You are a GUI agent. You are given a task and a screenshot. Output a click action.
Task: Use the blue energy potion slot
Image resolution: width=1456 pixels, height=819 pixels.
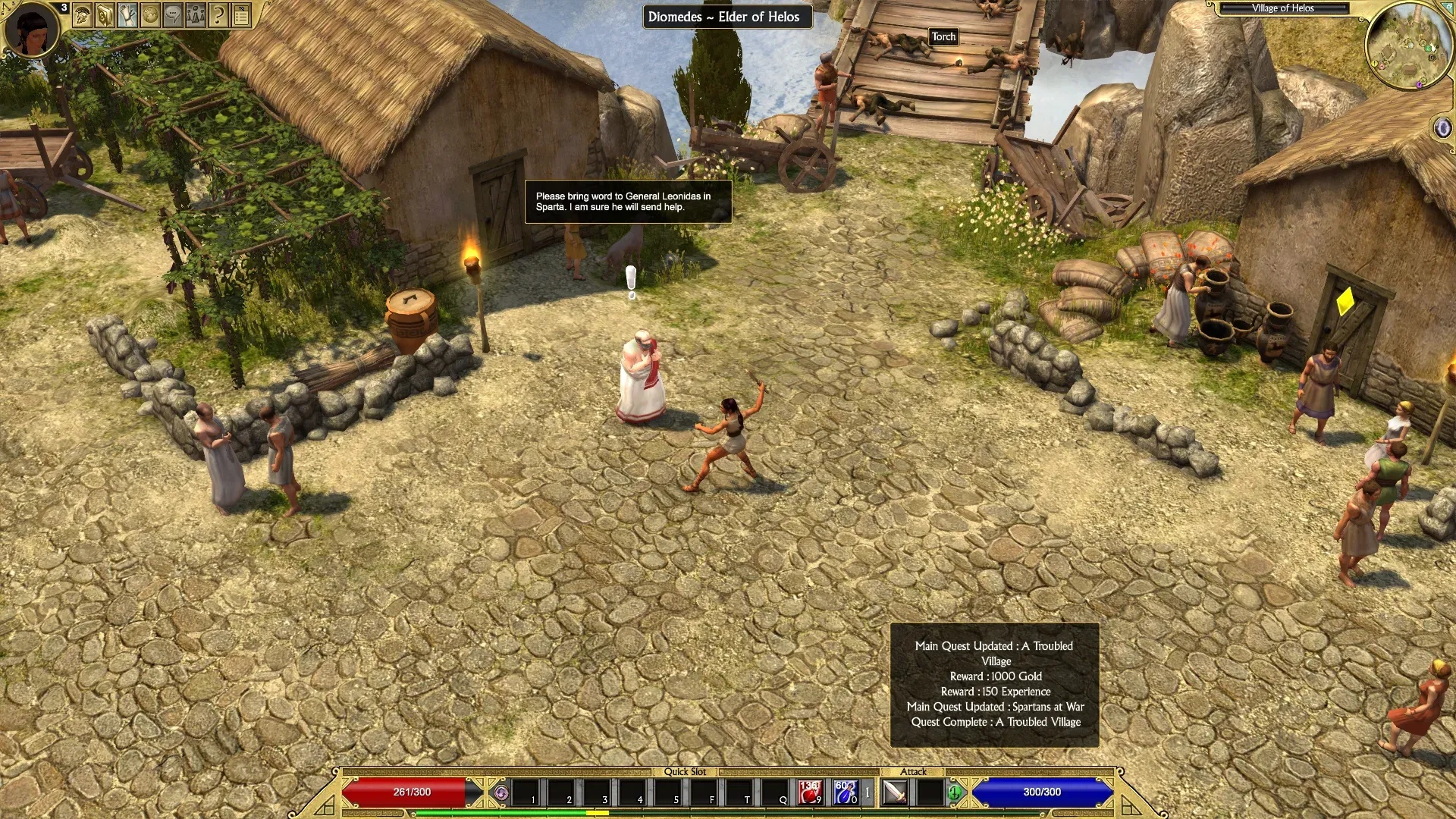click(x=846, y=792)
